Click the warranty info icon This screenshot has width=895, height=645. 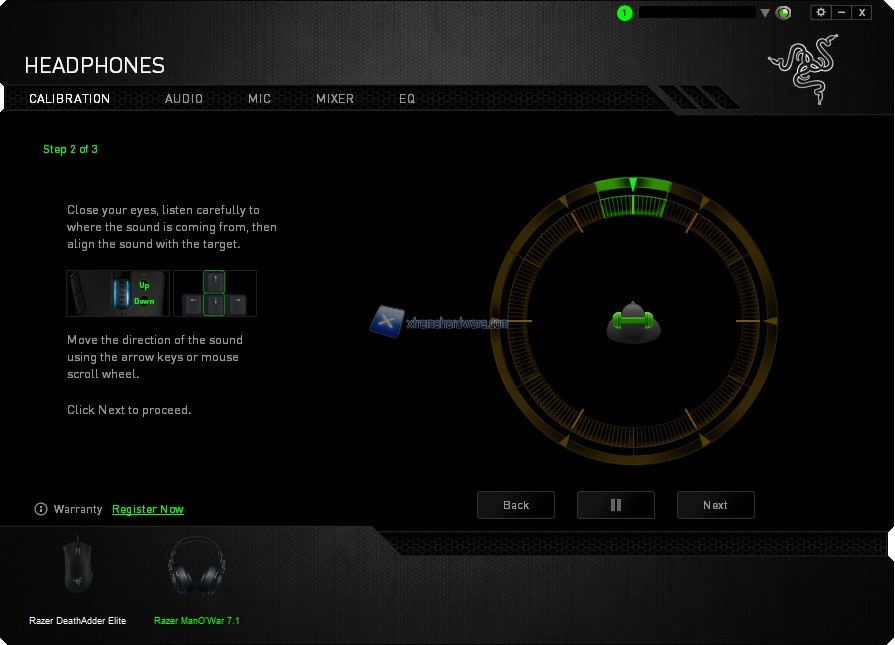tap(41, 509)
